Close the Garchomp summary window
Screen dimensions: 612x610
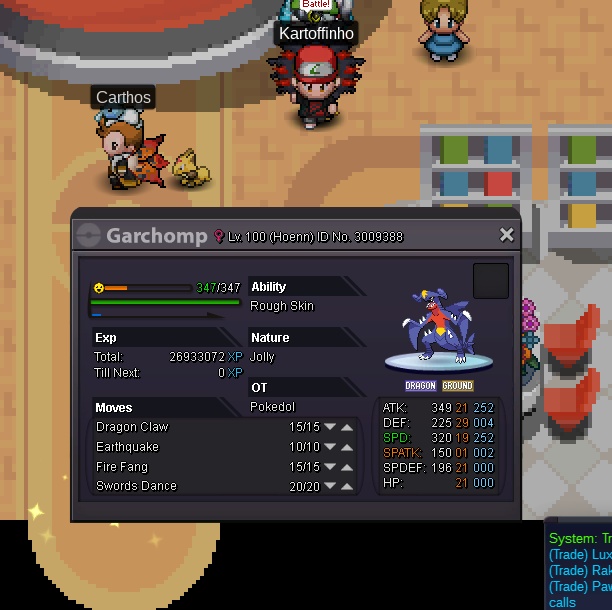(x=506, y=235)
